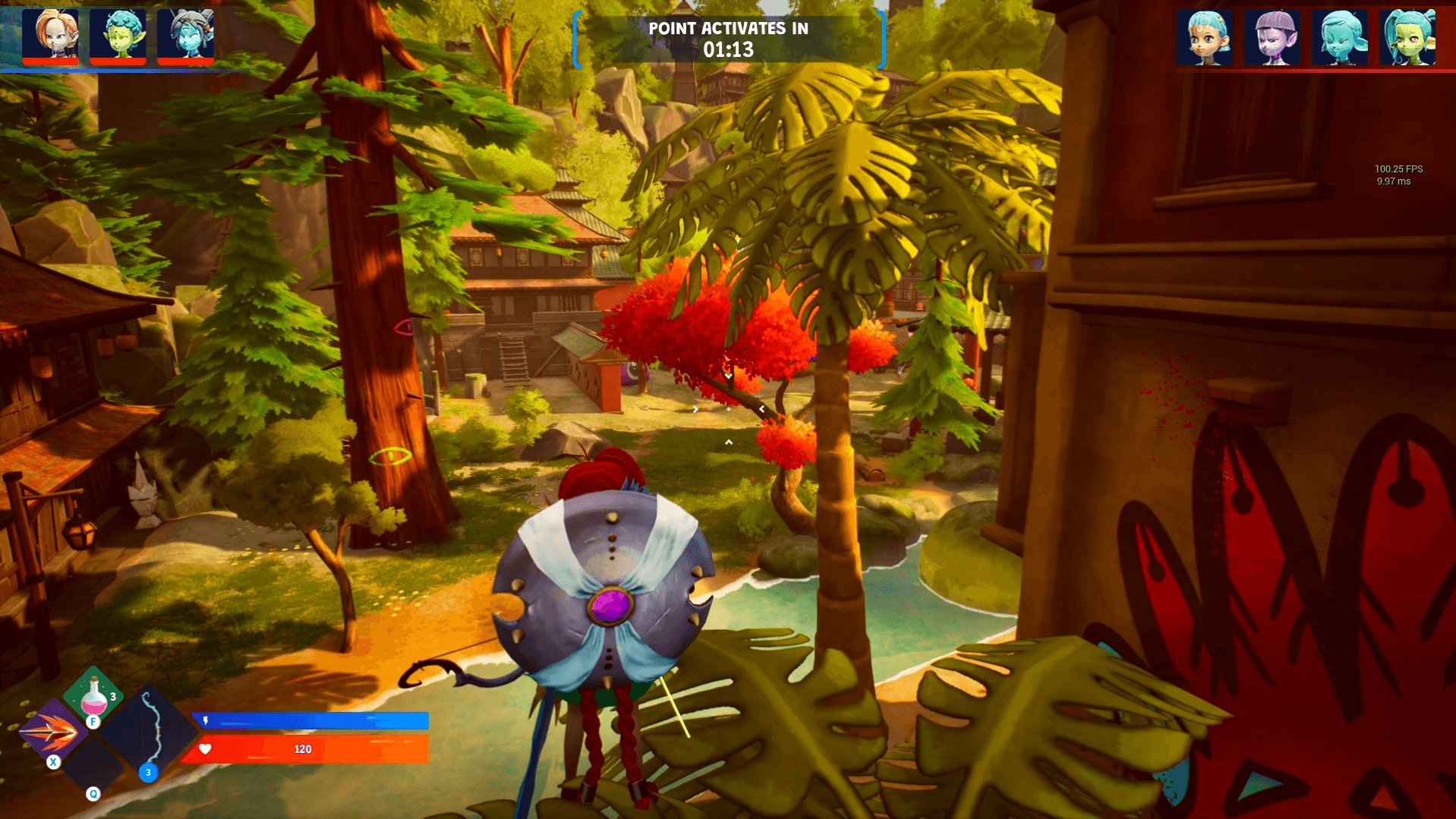
Task: Click the purple-haired enemy portrait
Action: coord(1272,37)
